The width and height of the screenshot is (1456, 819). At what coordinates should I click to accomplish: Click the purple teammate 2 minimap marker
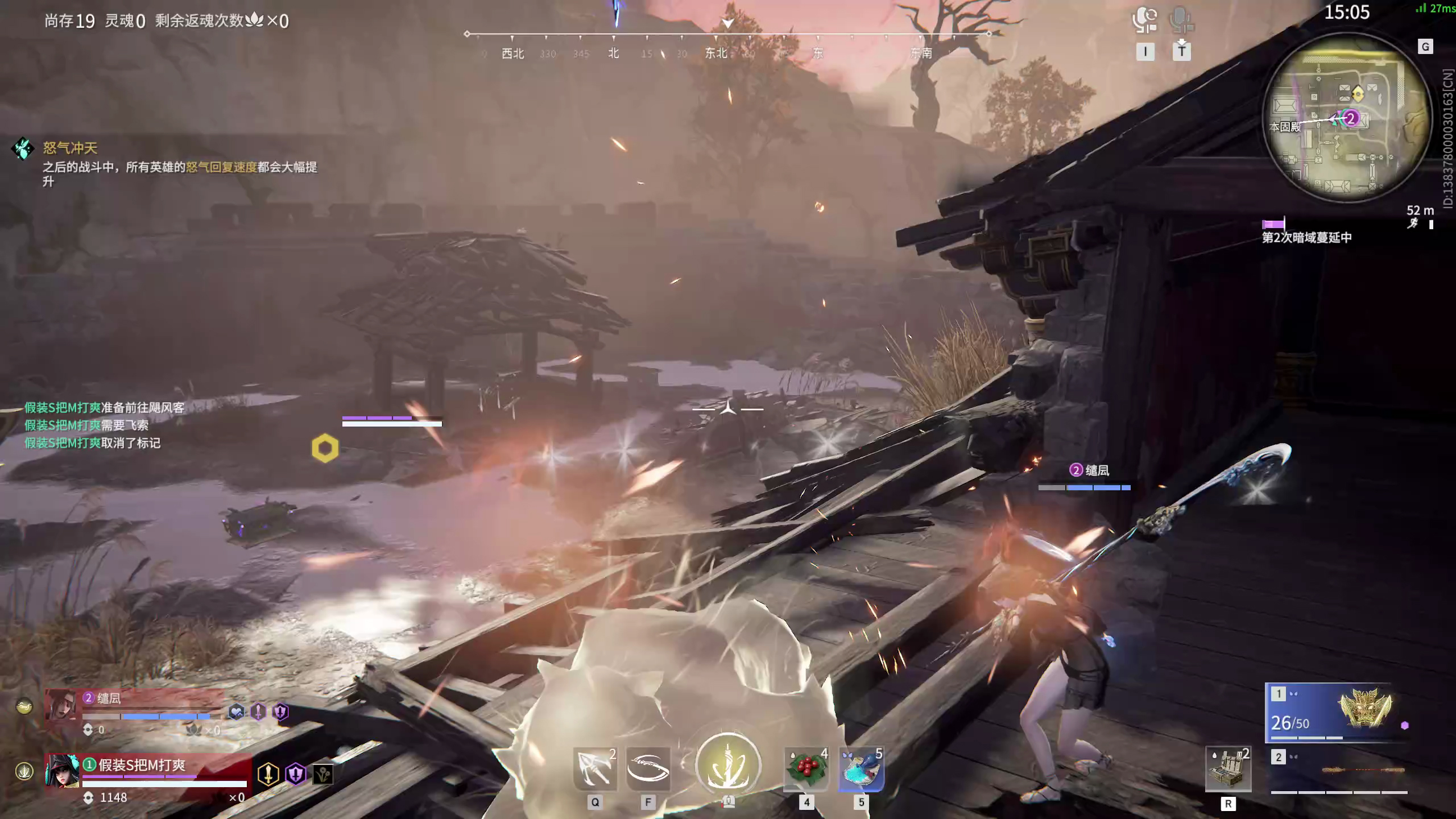[x=1351, y=118]
